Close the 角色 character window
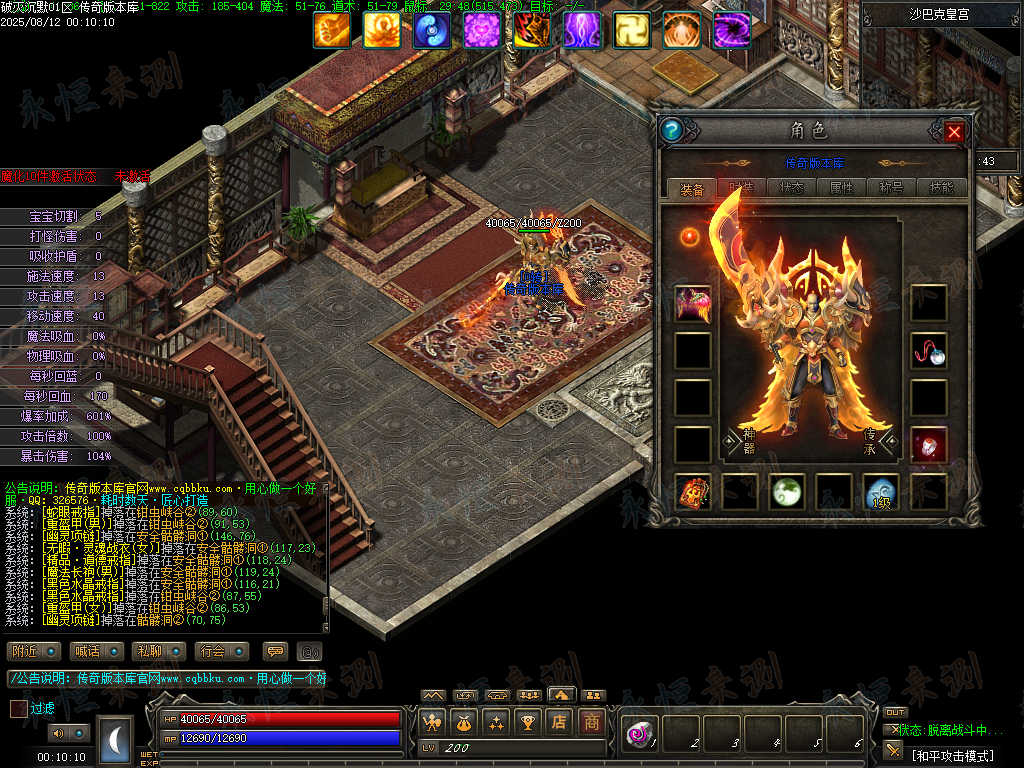 point(954,131)
